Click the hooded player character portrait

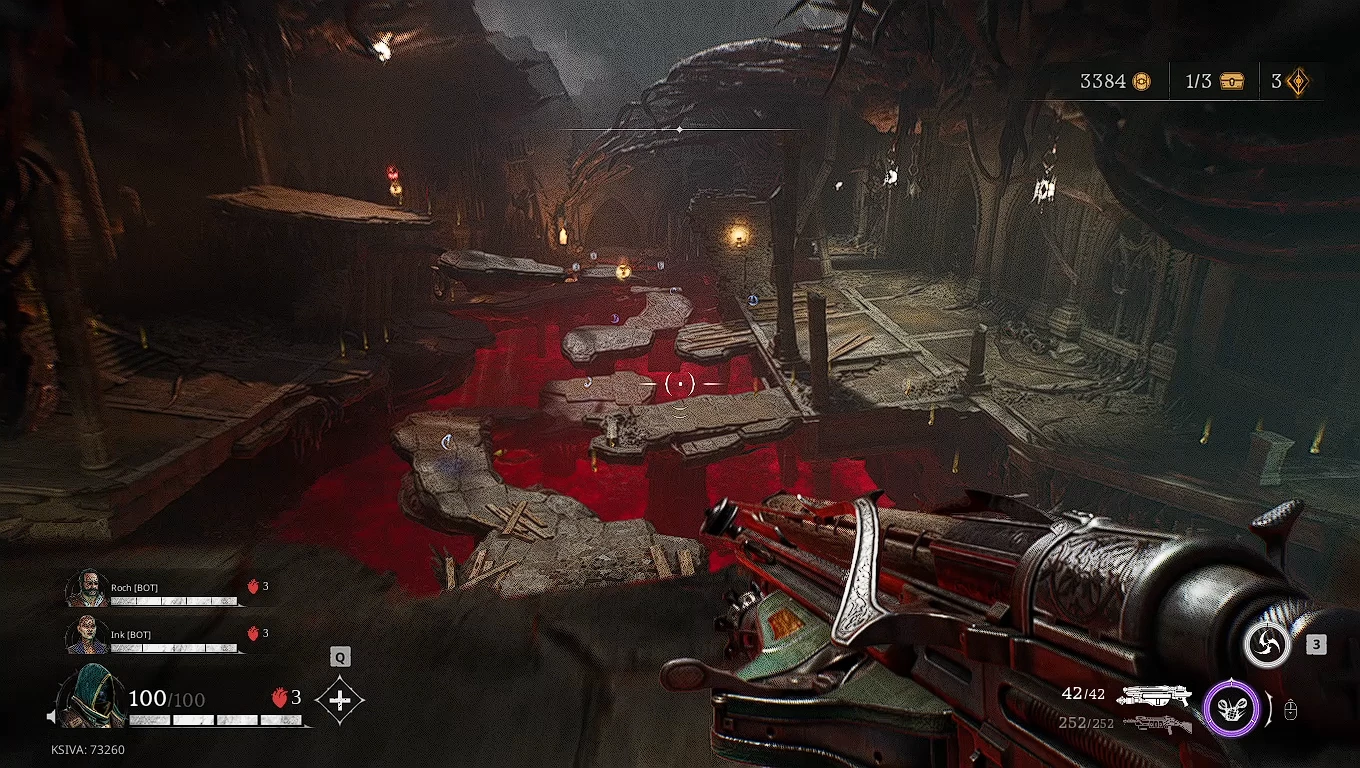[91, 696]
